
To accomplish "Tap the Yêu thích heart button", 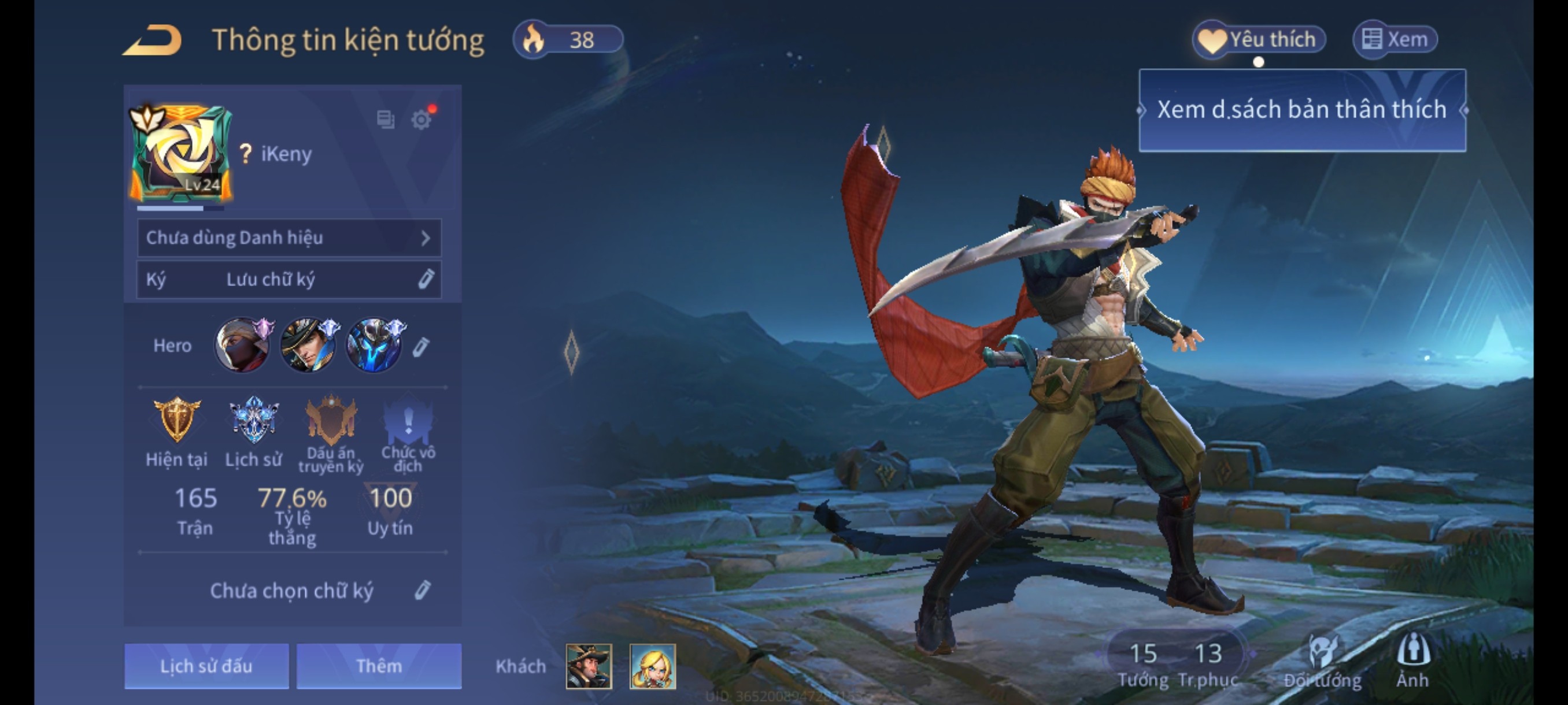I will [x=1258, y=39].
